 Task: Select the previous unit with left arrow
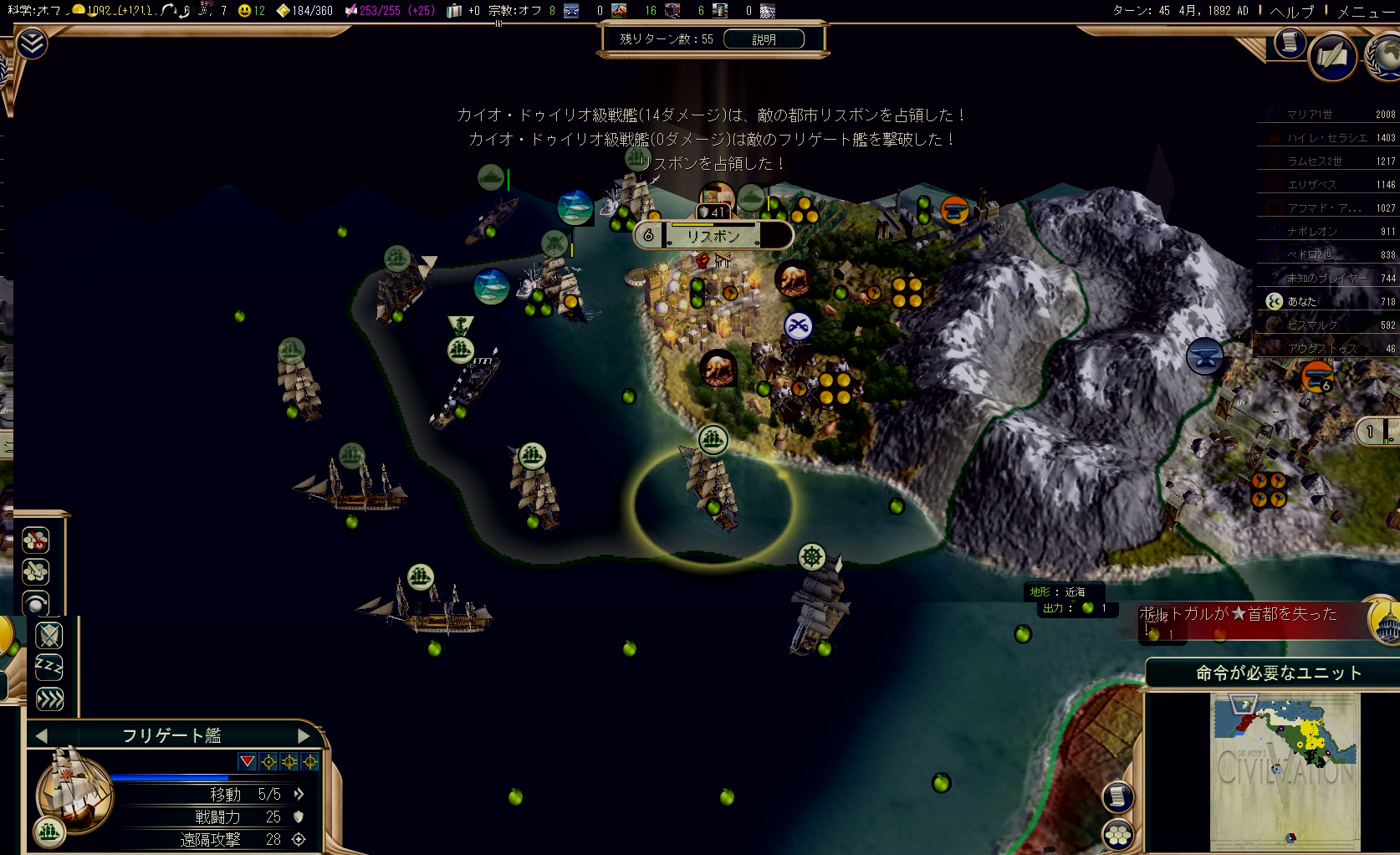coord(42,735)
